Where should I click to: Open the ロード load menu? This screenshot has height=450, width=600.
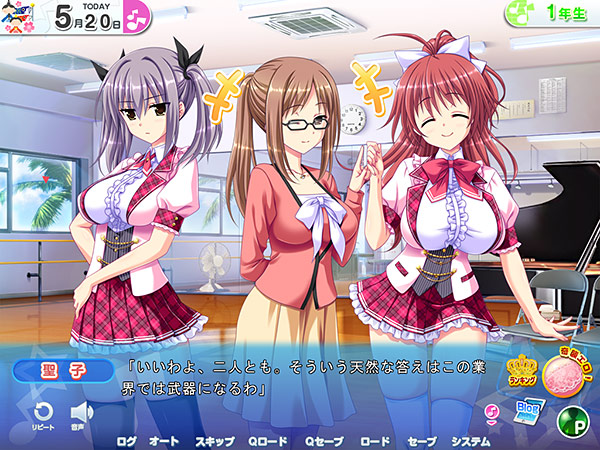coord(375,440)
